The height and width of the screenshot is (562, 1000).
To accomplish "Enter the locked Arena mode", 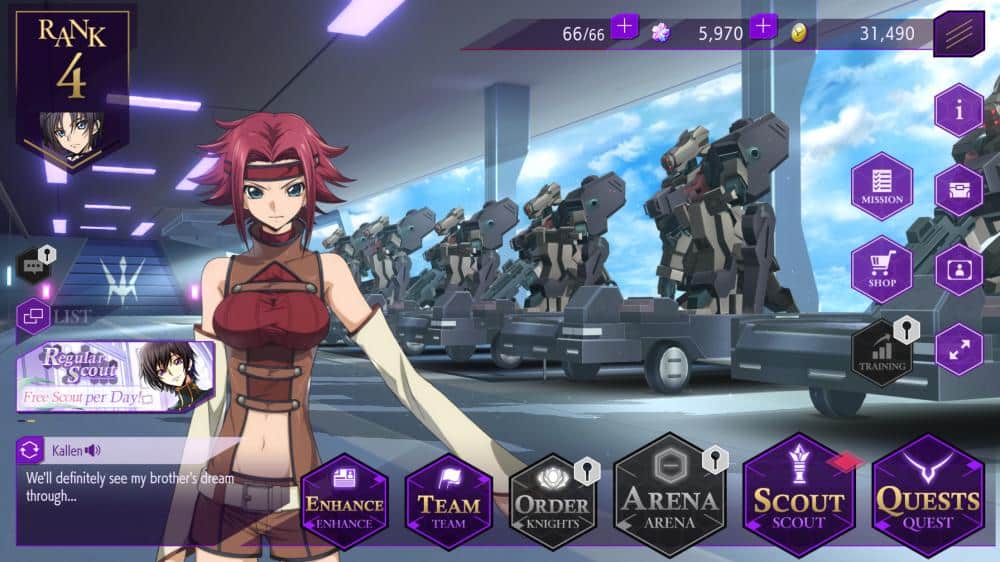I will (x=669, y=496).
